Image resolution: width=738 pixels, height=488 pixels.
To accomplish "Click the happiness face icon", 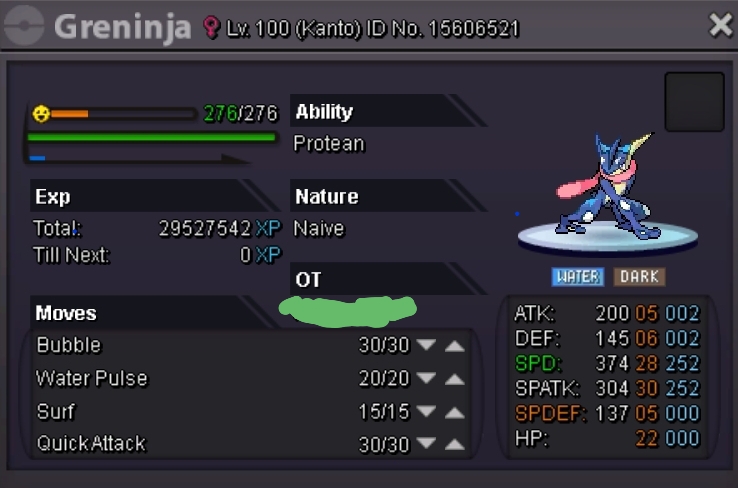I will (40, 114).
